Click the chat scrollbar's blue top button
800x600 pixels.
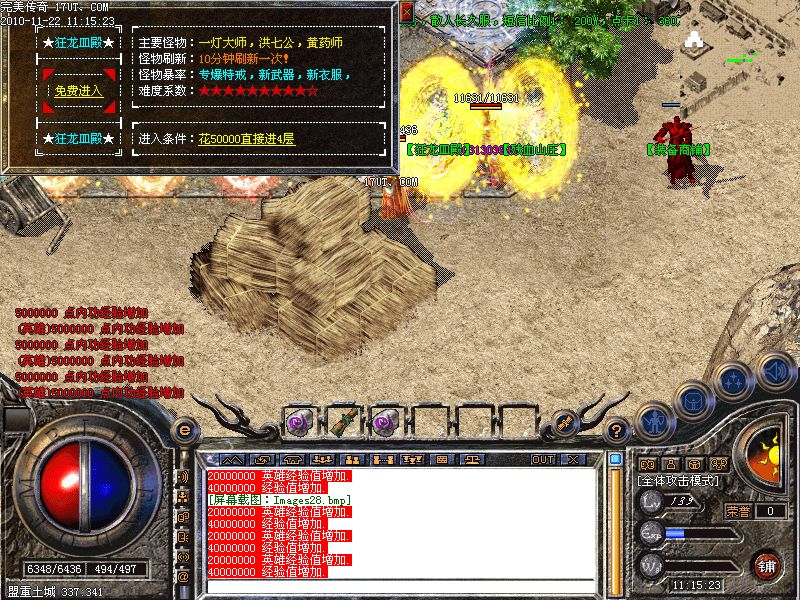coord(616,459)
